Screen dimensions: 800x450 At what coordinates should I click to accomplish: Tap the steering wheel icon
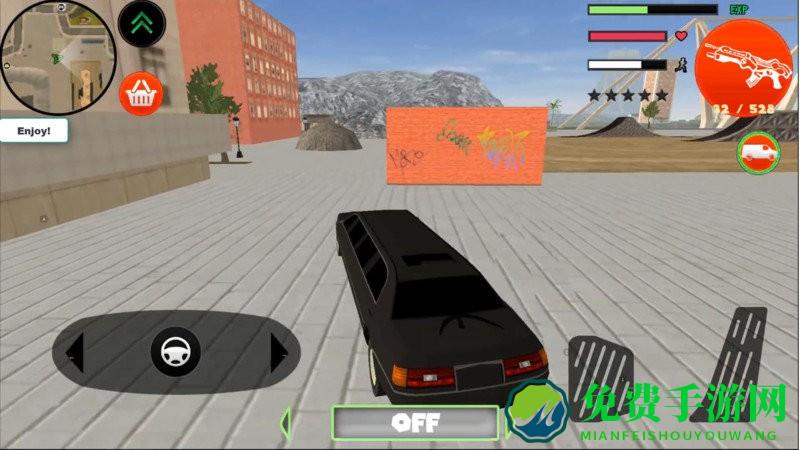176,352
